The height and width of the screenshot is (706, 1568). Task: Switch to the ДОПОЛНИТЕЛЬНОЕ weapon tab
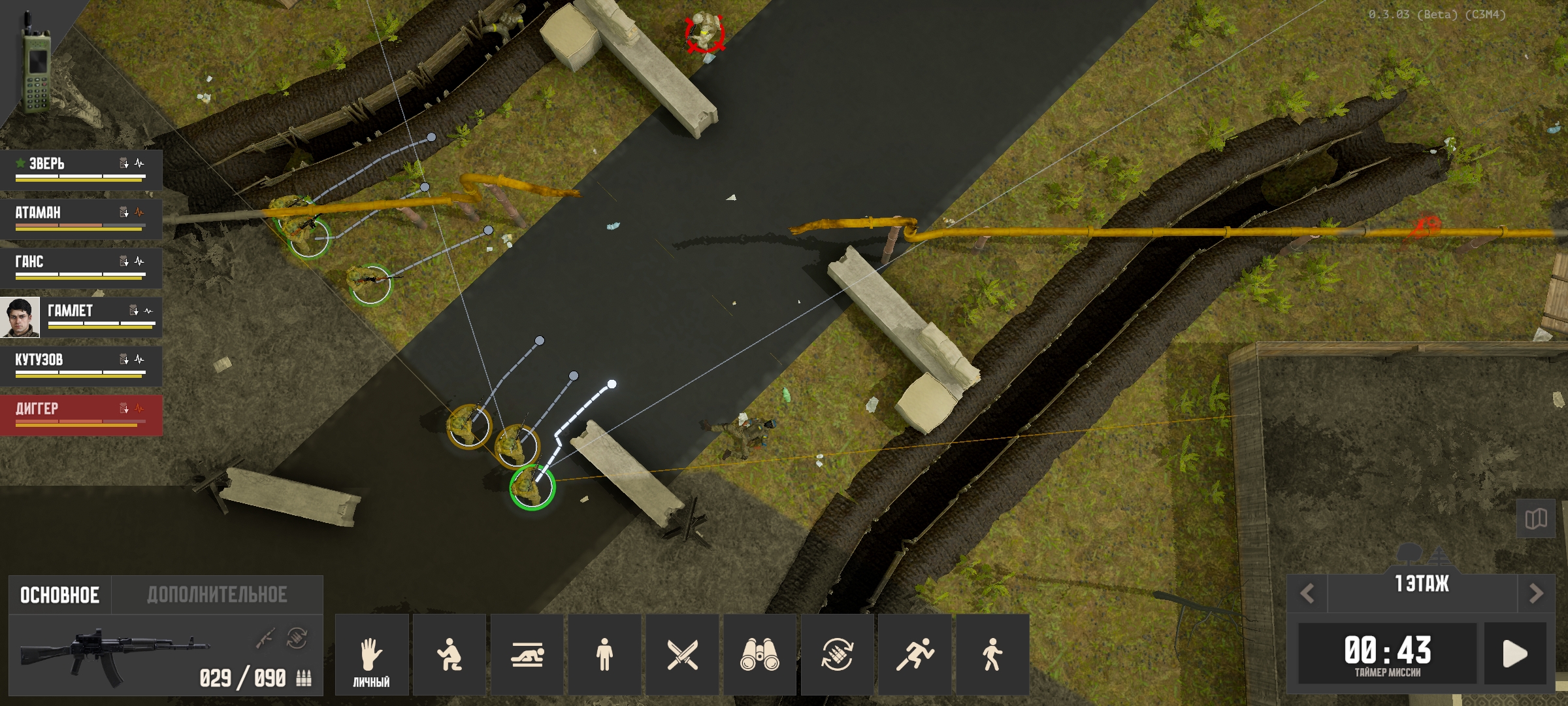pos(217,595)
